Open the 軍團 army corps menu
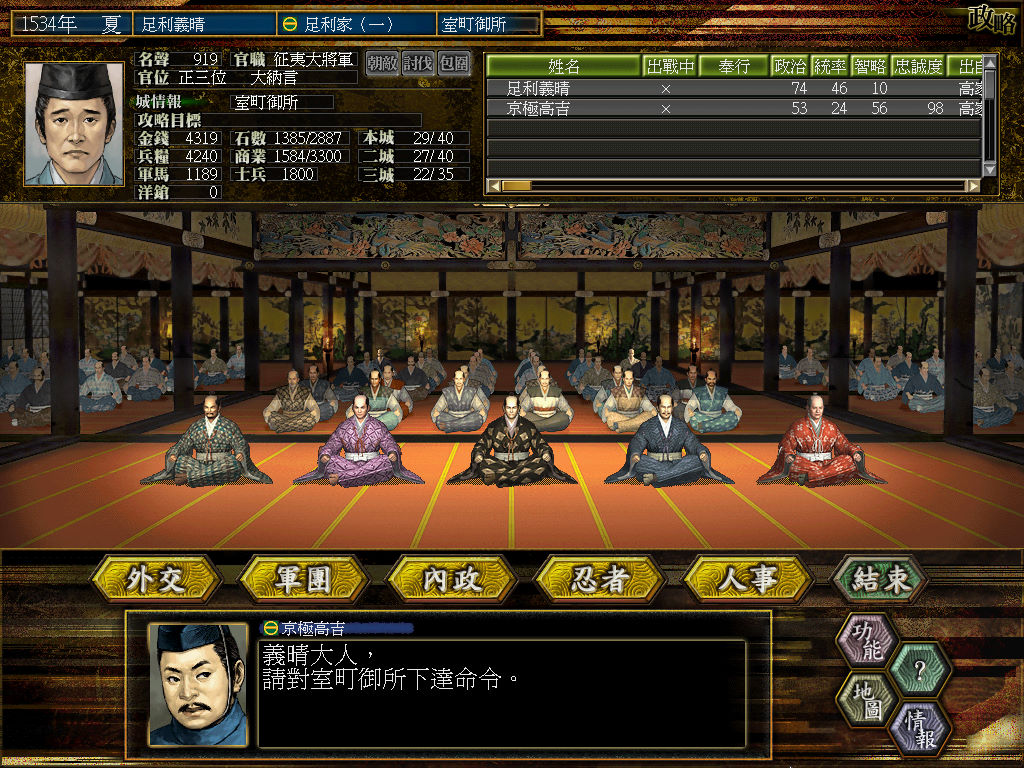This screenshot has width=1024, height=768. (x=303, y=579)
